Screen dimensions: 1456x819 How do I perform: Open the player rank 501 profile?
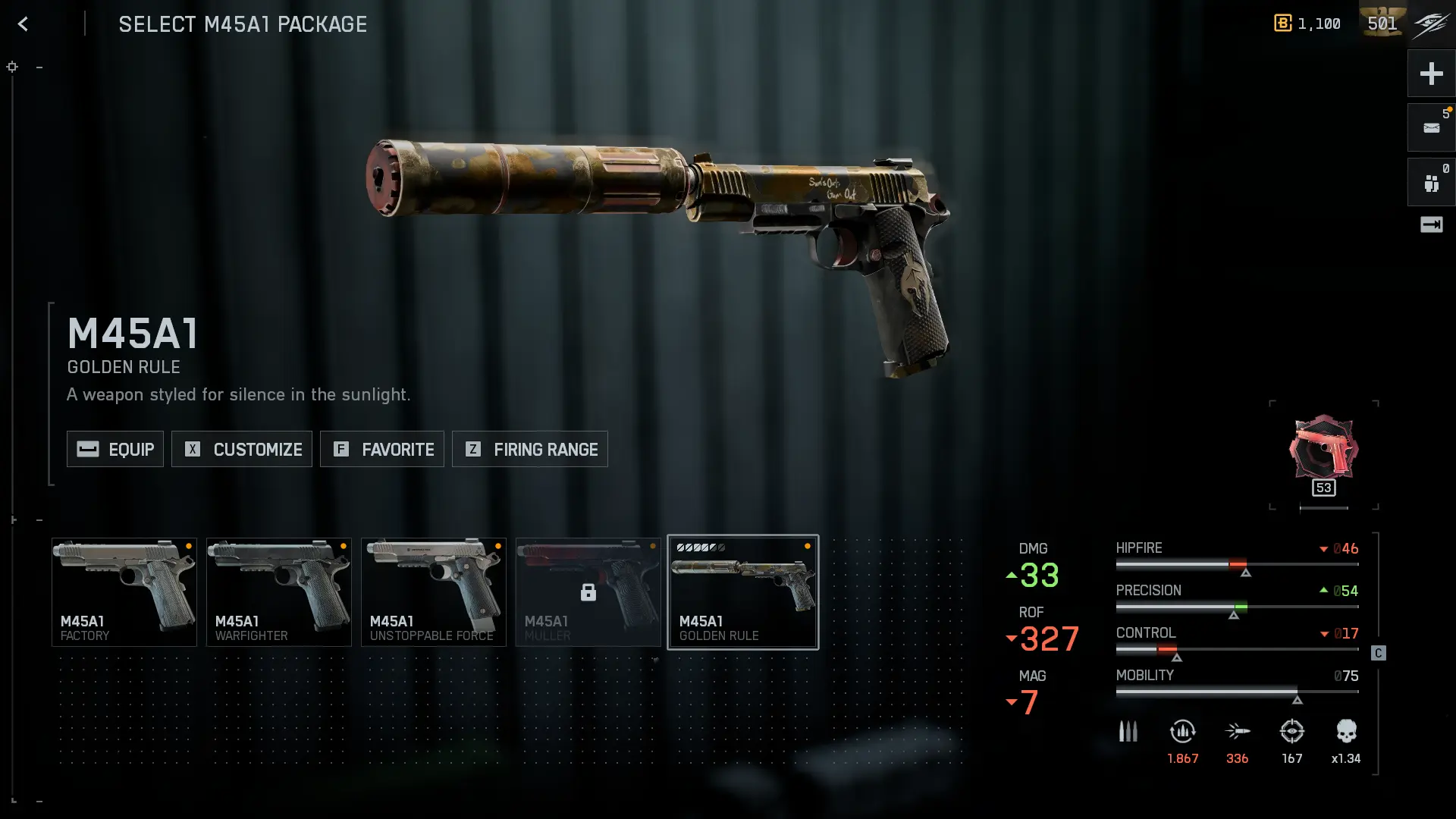pyautogui.click(x=1382, y=24)
